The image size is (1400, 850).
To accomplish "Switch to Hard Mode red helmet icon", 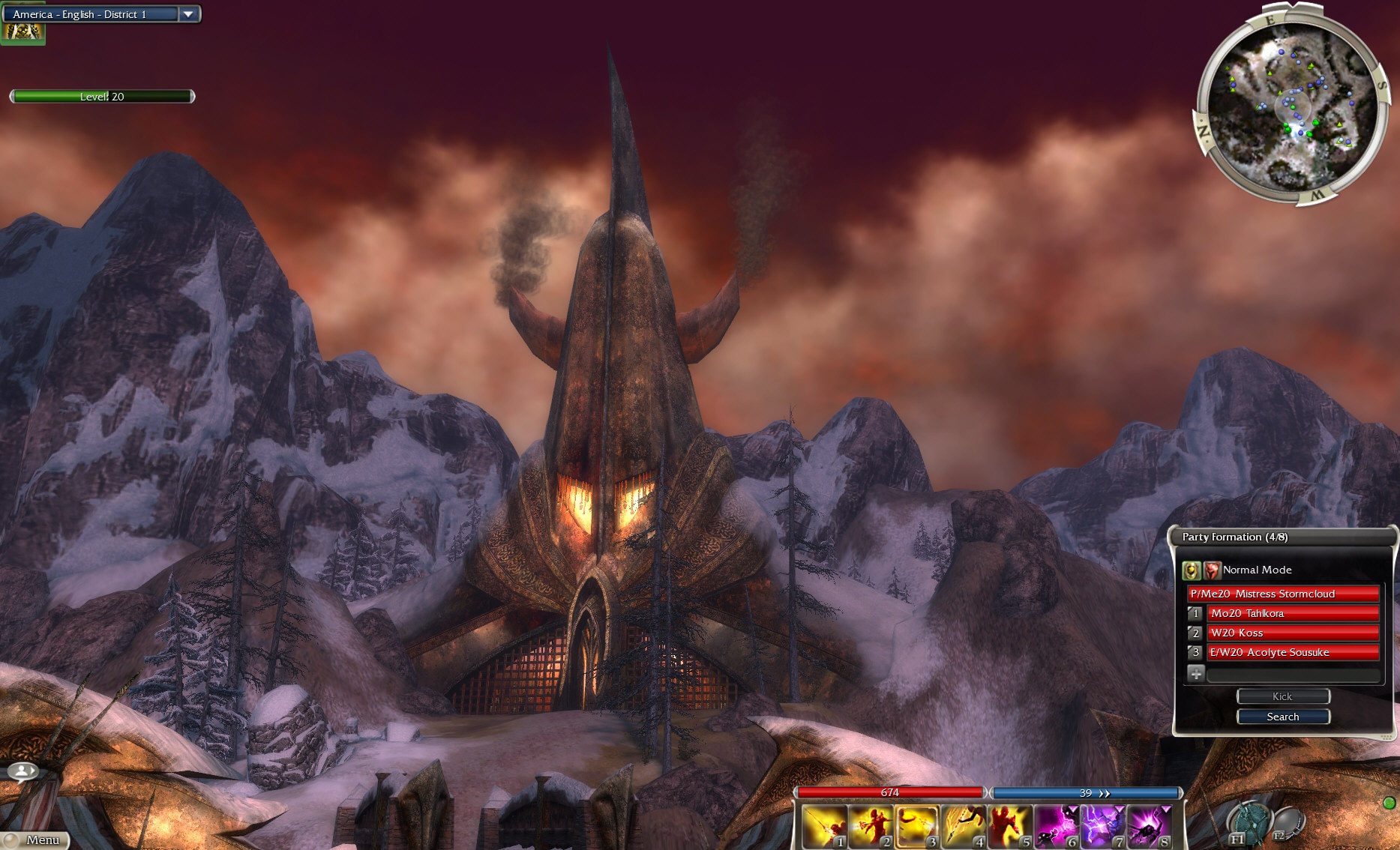I will (x=1212, y=570).
